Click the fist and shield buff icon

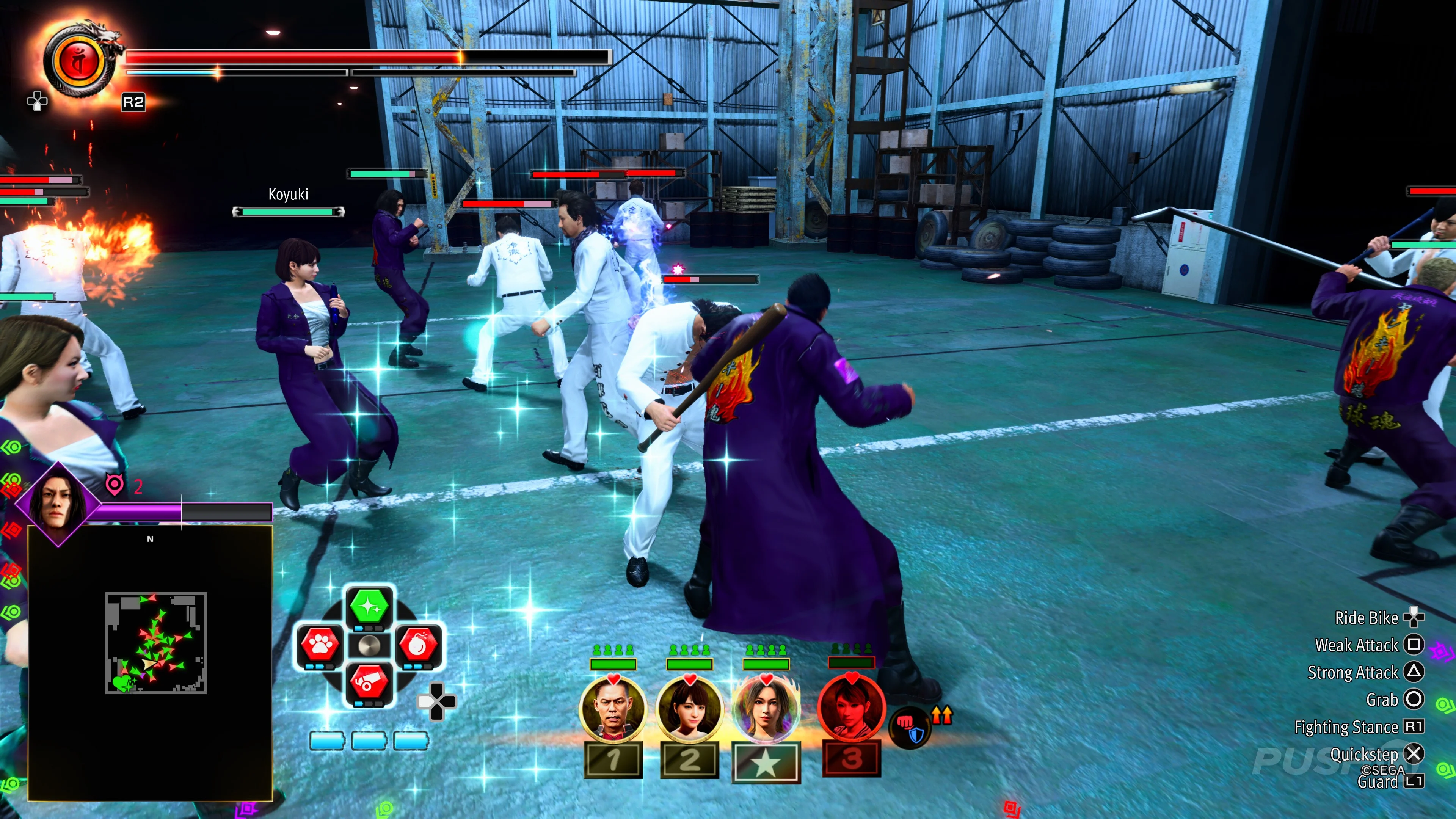pos(910,728)
